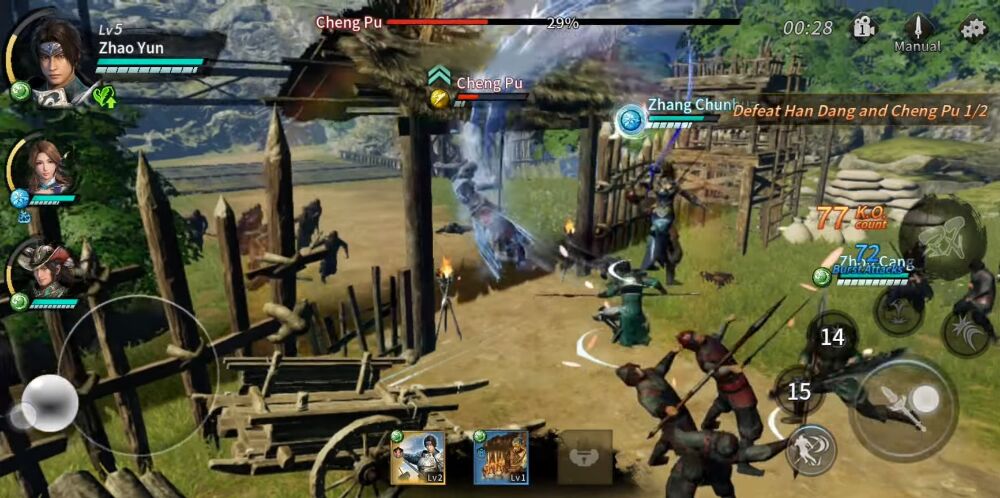Select the Lv2 officer card
The height and width of the screenshot is (498, 1000).
click(418, 458)
